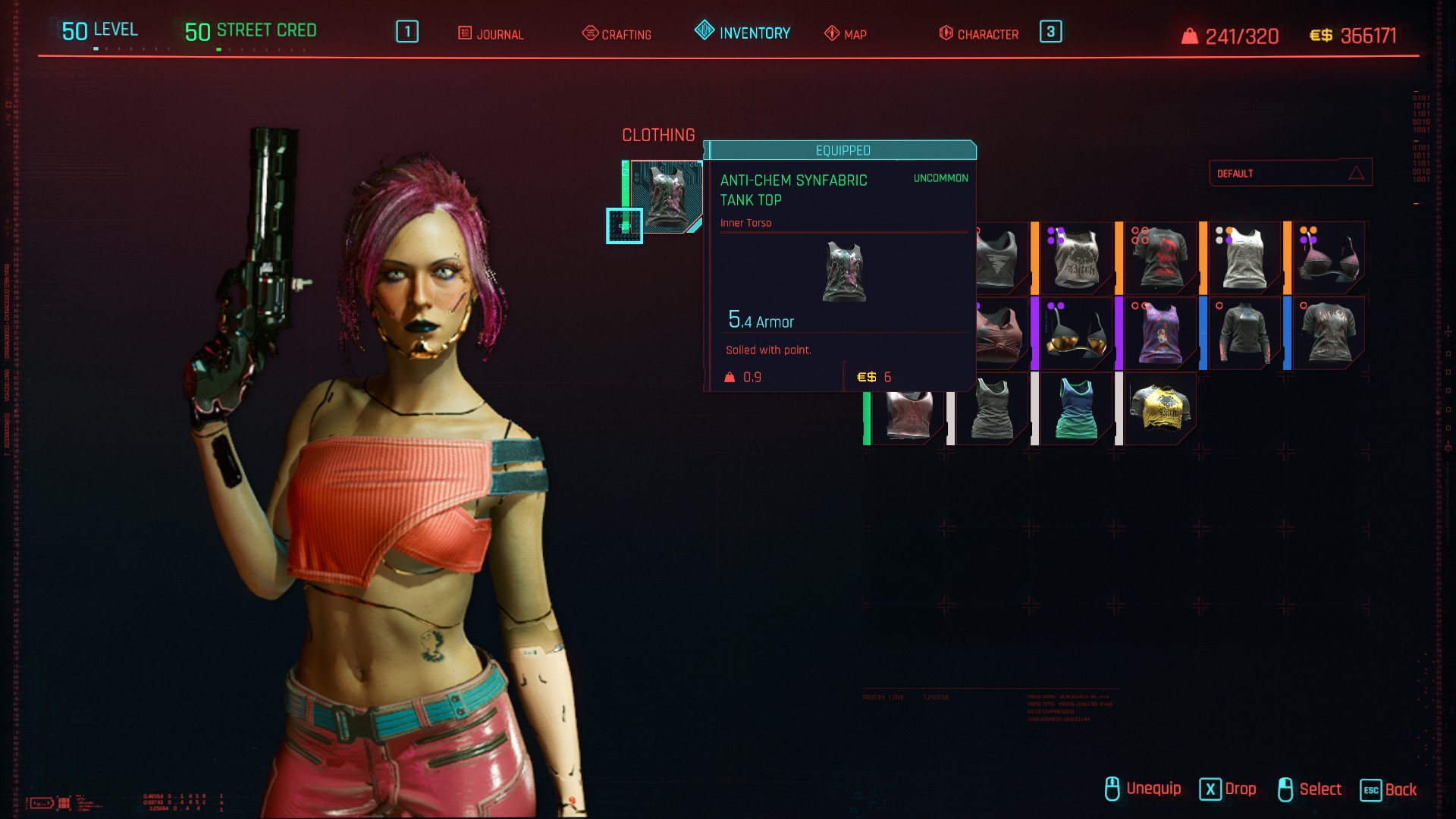Click the Unequip action

point(1143,789)
